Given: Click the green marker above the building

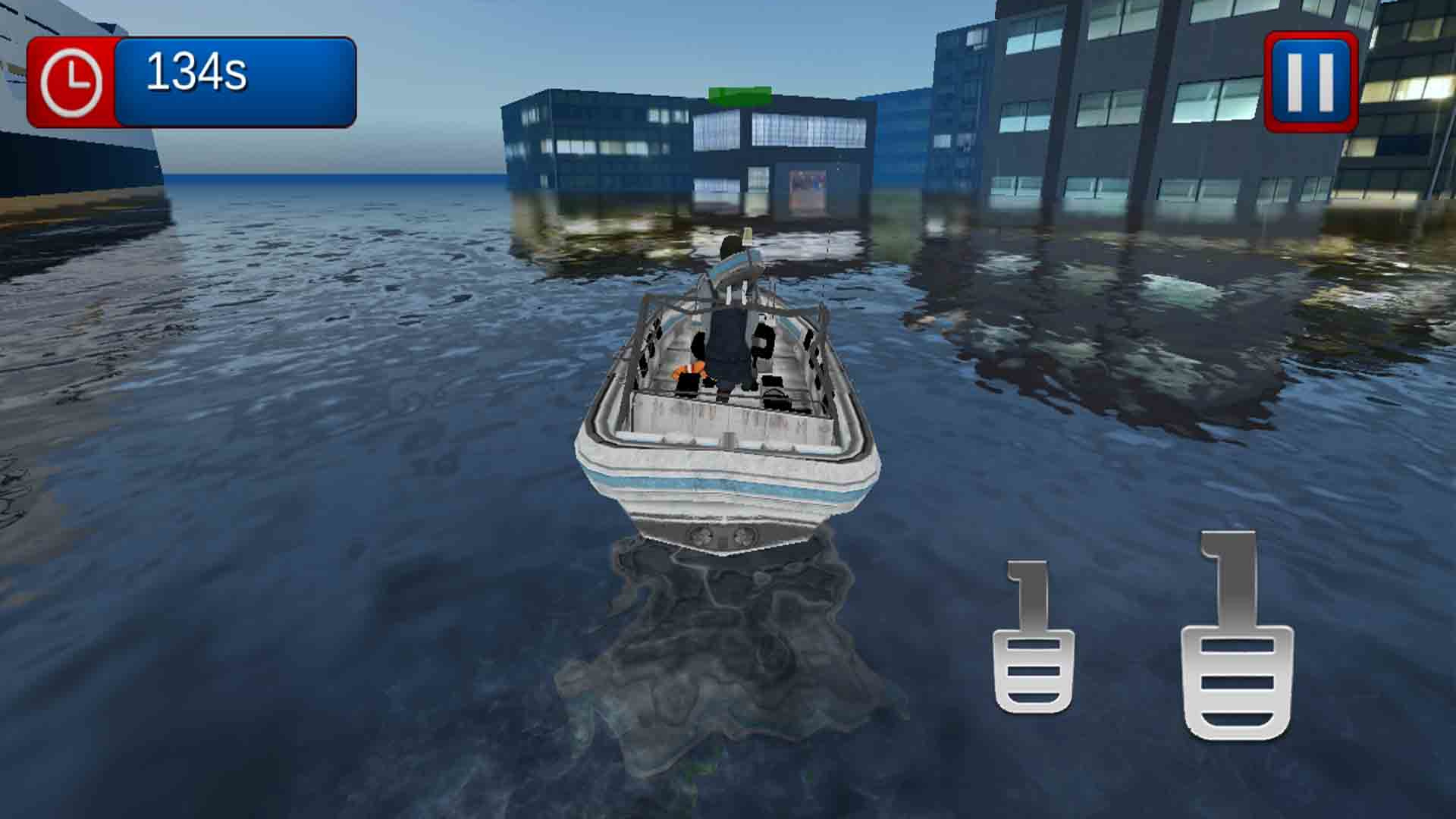Looking at the screenshot, I should pyautogui.click(x=738, y=96).
